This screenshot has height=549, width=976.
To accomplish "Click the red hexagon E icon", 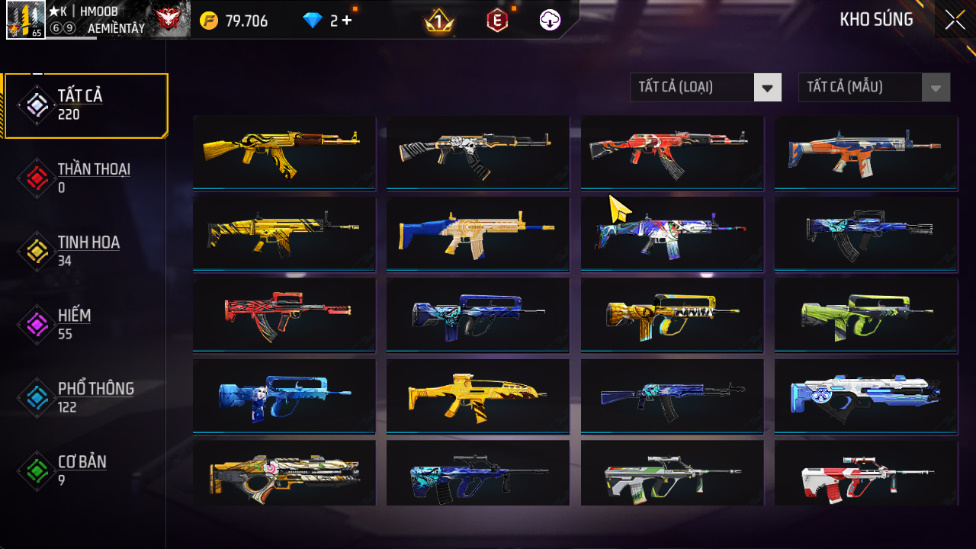I will [x=496, y=20].
